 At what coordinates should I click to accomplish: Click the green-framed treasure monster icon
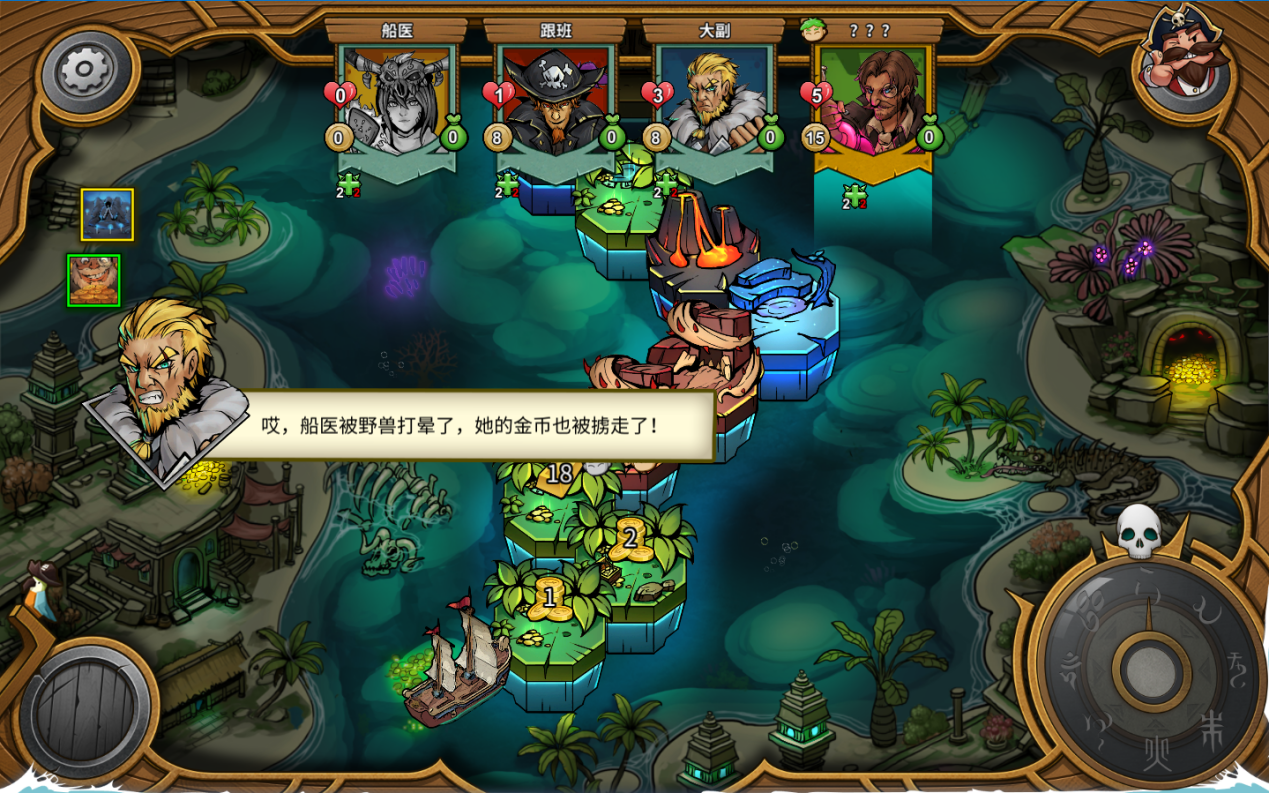pos(94,280)
